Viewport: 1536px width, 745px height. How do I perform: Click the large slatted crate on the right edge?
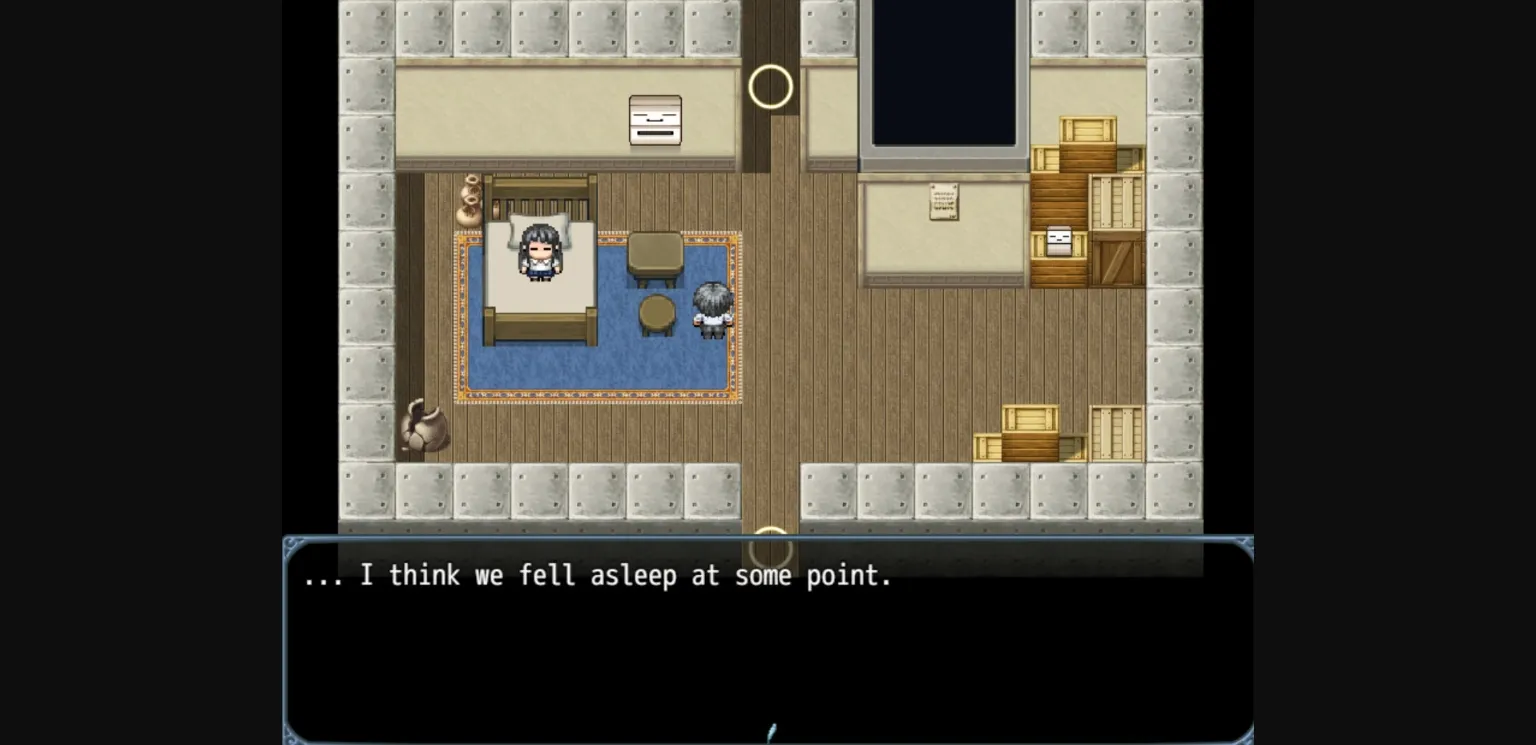(1115, 430)
